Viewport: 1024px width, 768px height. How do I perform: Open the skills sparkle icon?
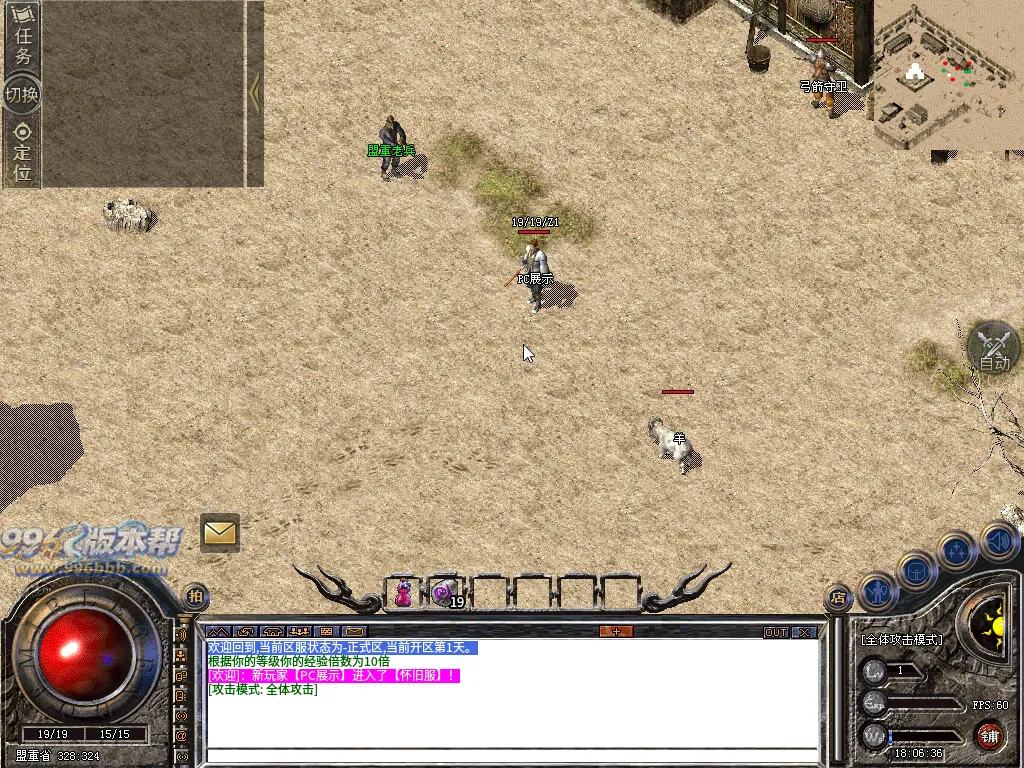pos(957,550)
